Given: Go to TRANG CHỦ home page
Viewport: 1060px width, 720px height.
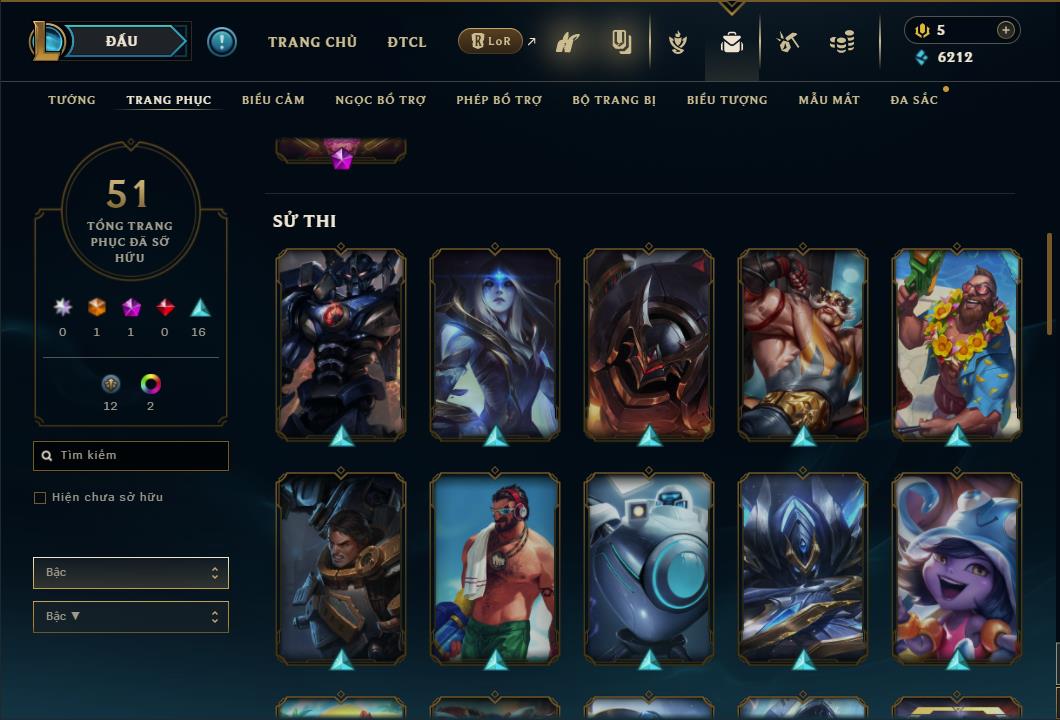Looking at the screenshot, I should (x=312, y=42).
